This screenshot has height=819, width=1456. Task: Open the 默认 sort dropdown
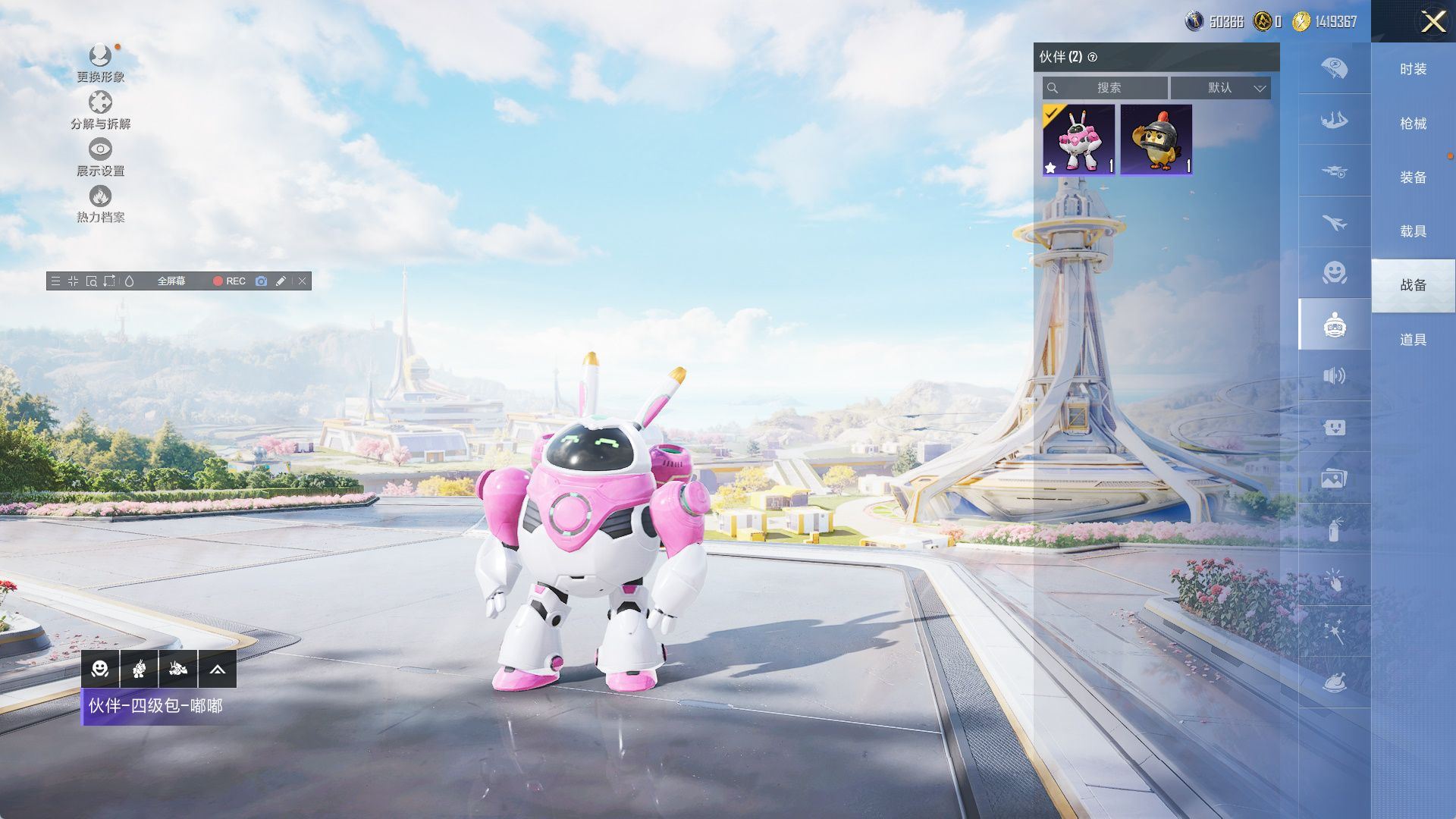1220,88
